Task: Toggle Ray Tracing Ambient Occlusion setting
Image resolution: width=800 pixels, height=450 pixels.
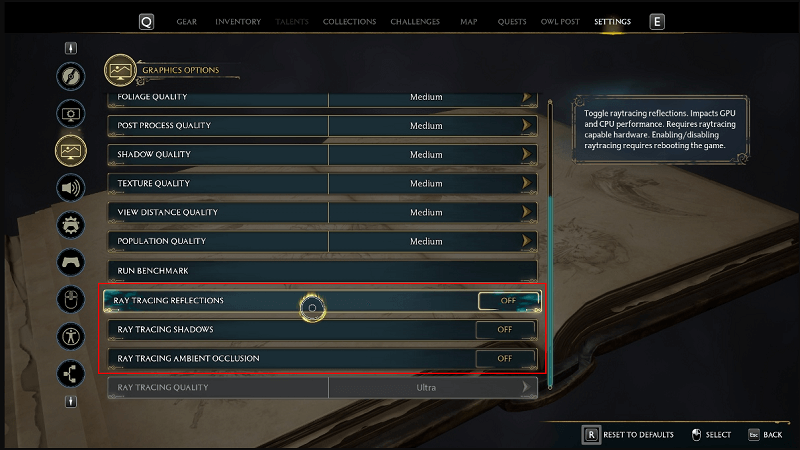Action: 504,358
